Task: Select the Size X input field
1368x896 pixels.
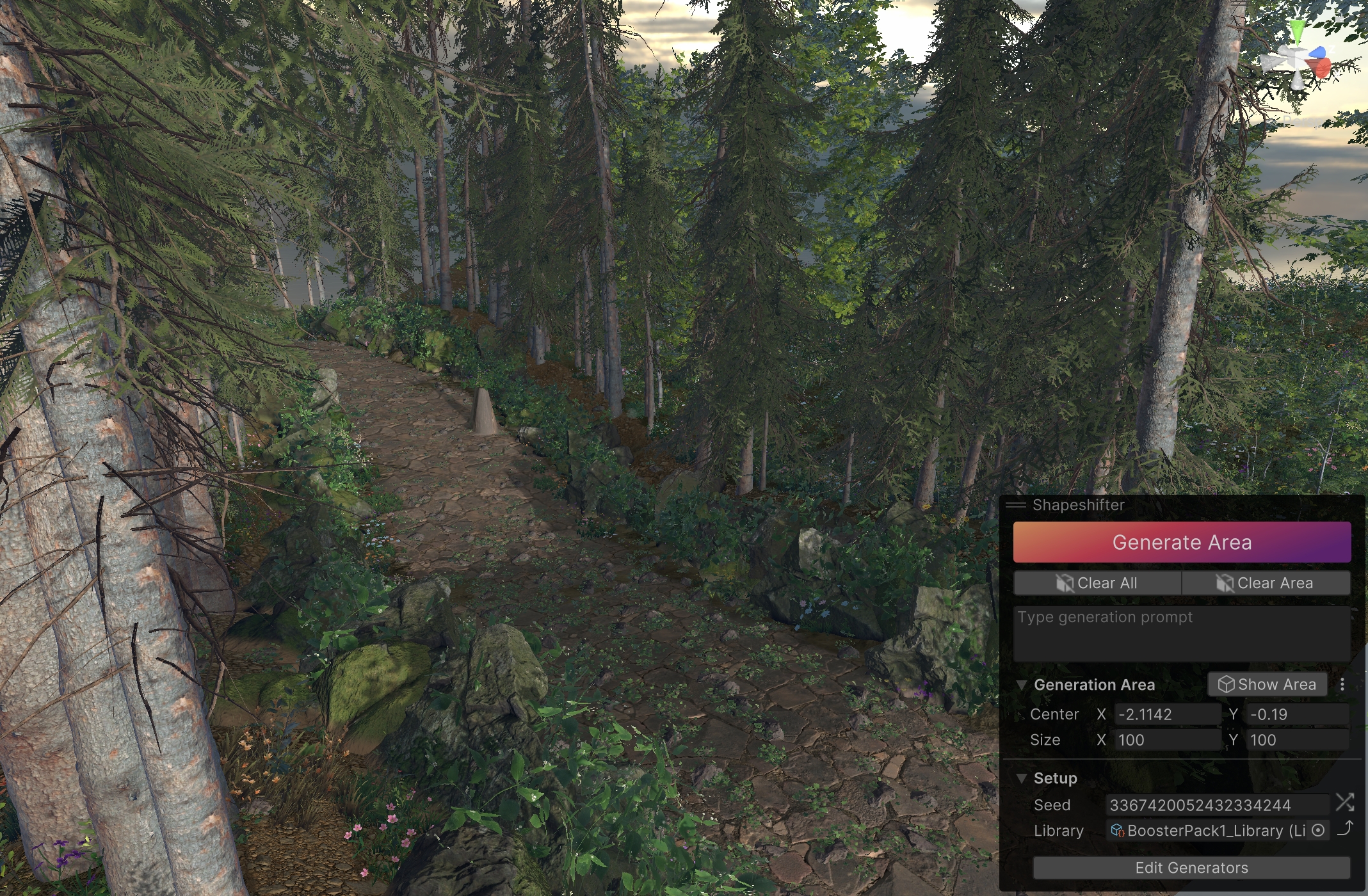Action: pyautogui.click(x=1167, y=740)
